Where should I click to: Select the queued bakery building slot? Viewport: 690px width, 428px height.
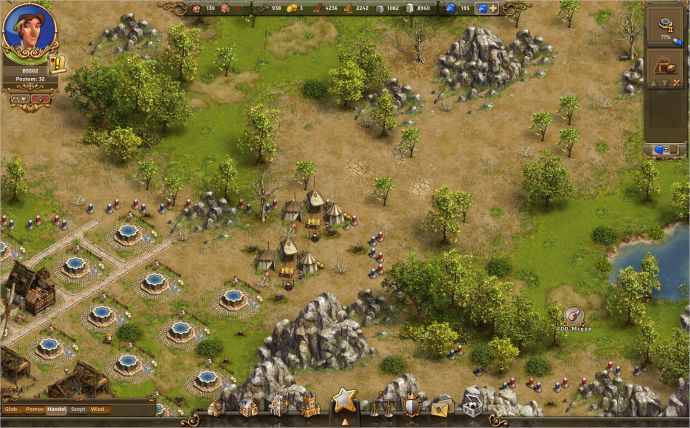663,65
